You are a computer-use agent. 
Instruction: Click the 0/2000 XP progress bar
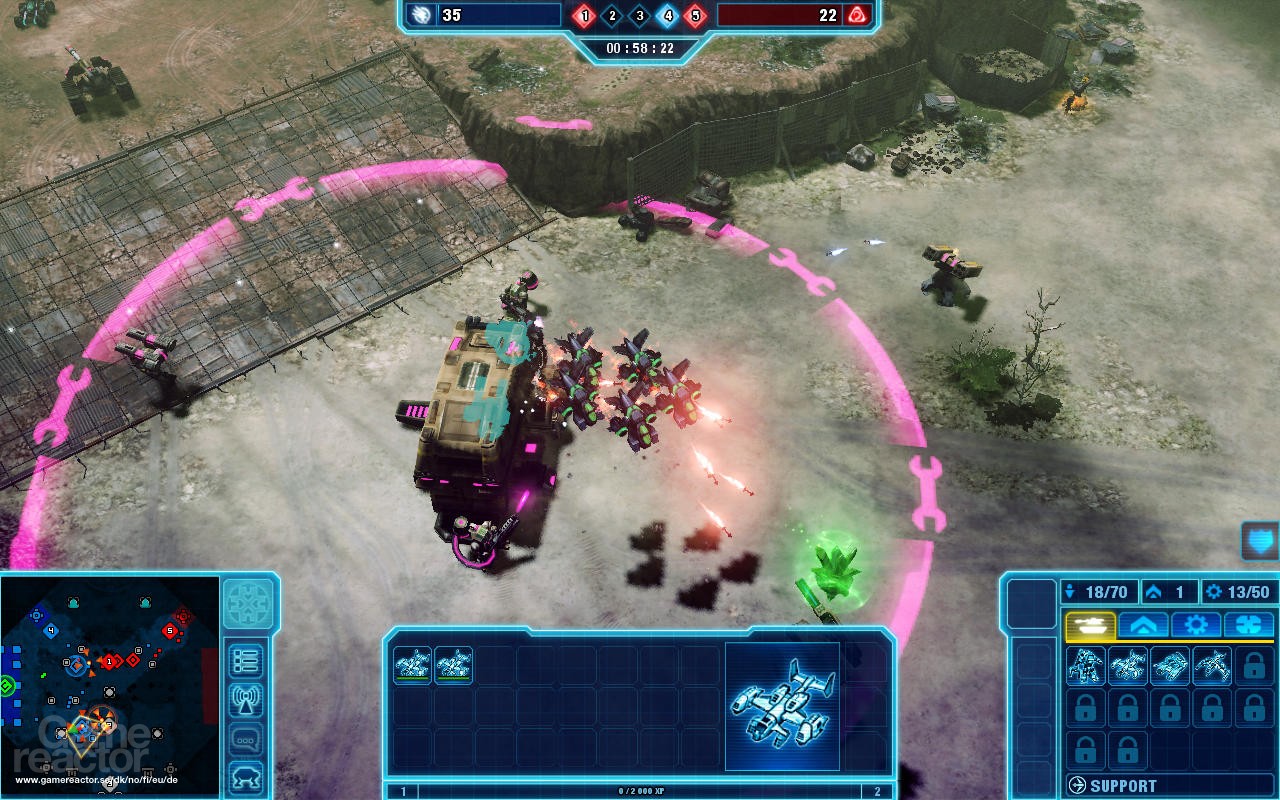640,791
